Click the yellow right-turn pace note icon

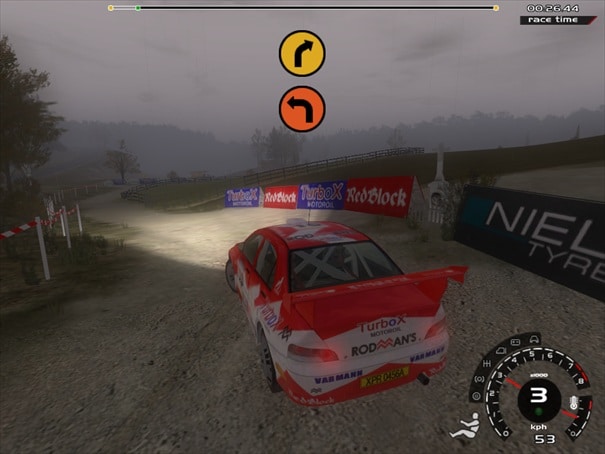tap(302, 53)
